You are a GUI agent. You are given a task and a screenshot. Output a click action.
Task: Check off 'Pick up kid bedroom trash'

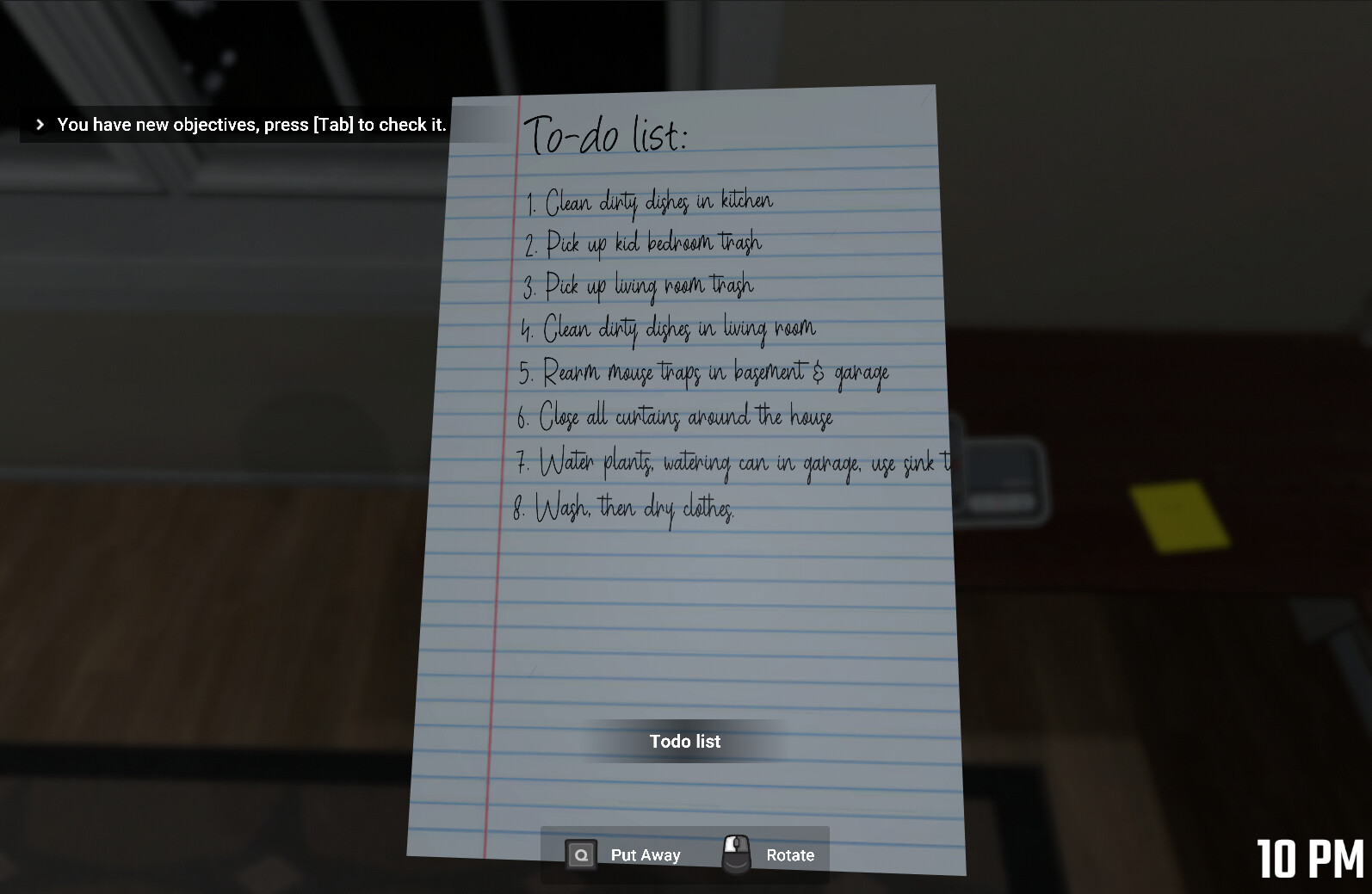tap(643, 244)
